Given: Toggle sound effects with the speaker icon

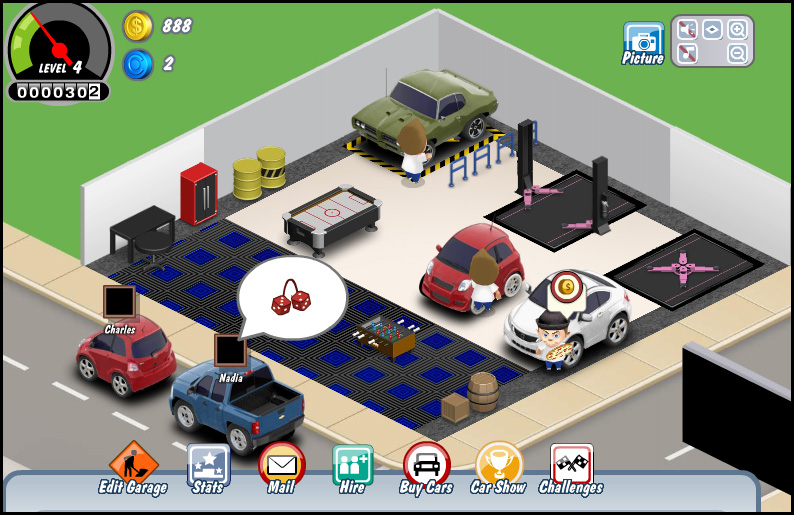Looking at the screenshot, I should coord(687,30).
